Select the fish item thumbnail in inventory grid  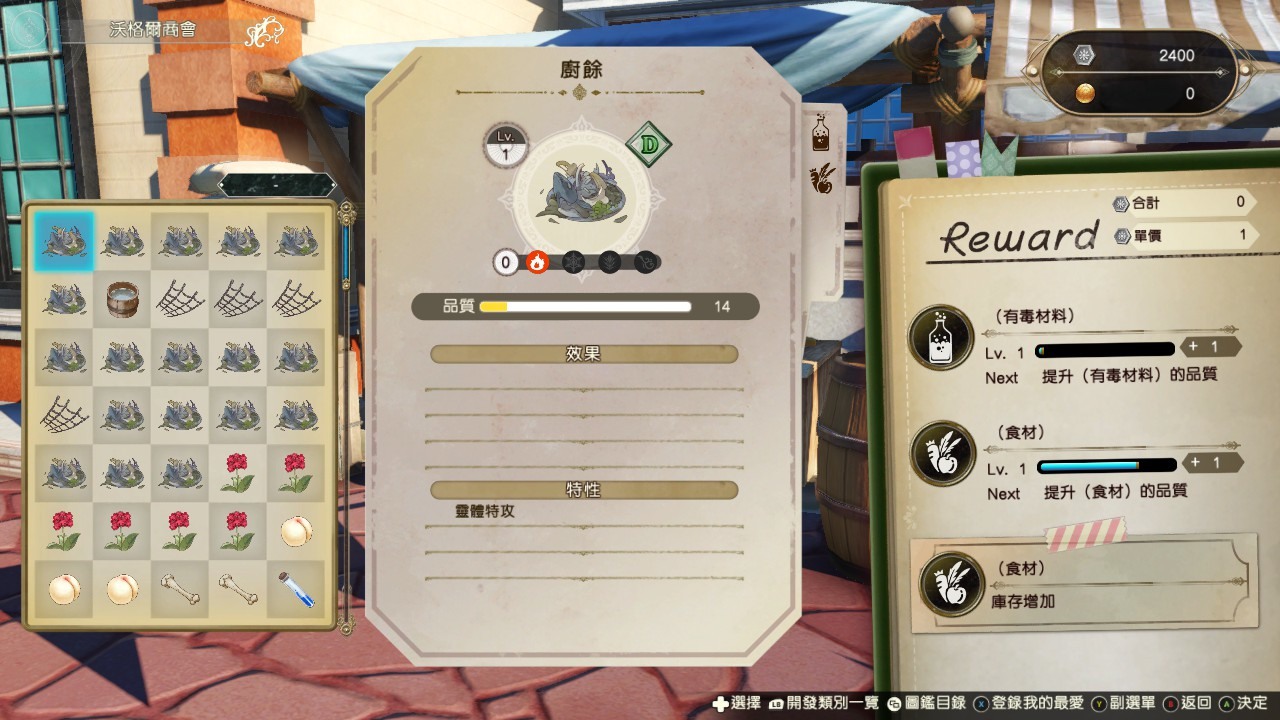pos(64,240)
